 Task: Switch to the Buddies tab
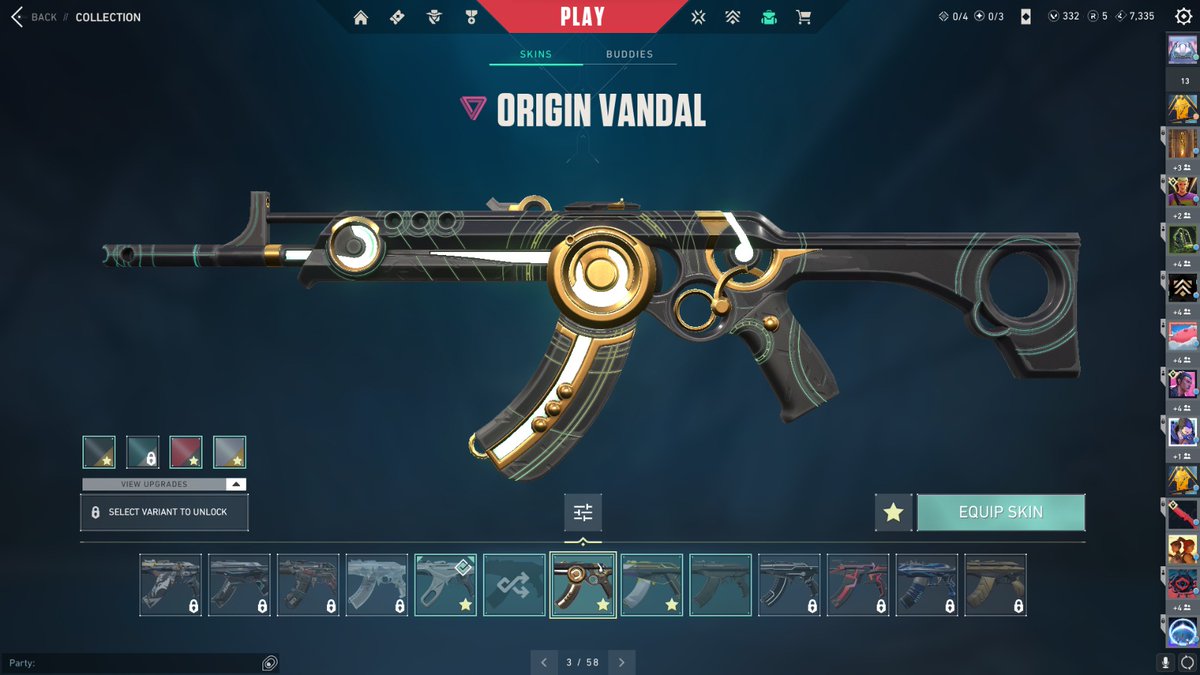(x=629, y=54)
